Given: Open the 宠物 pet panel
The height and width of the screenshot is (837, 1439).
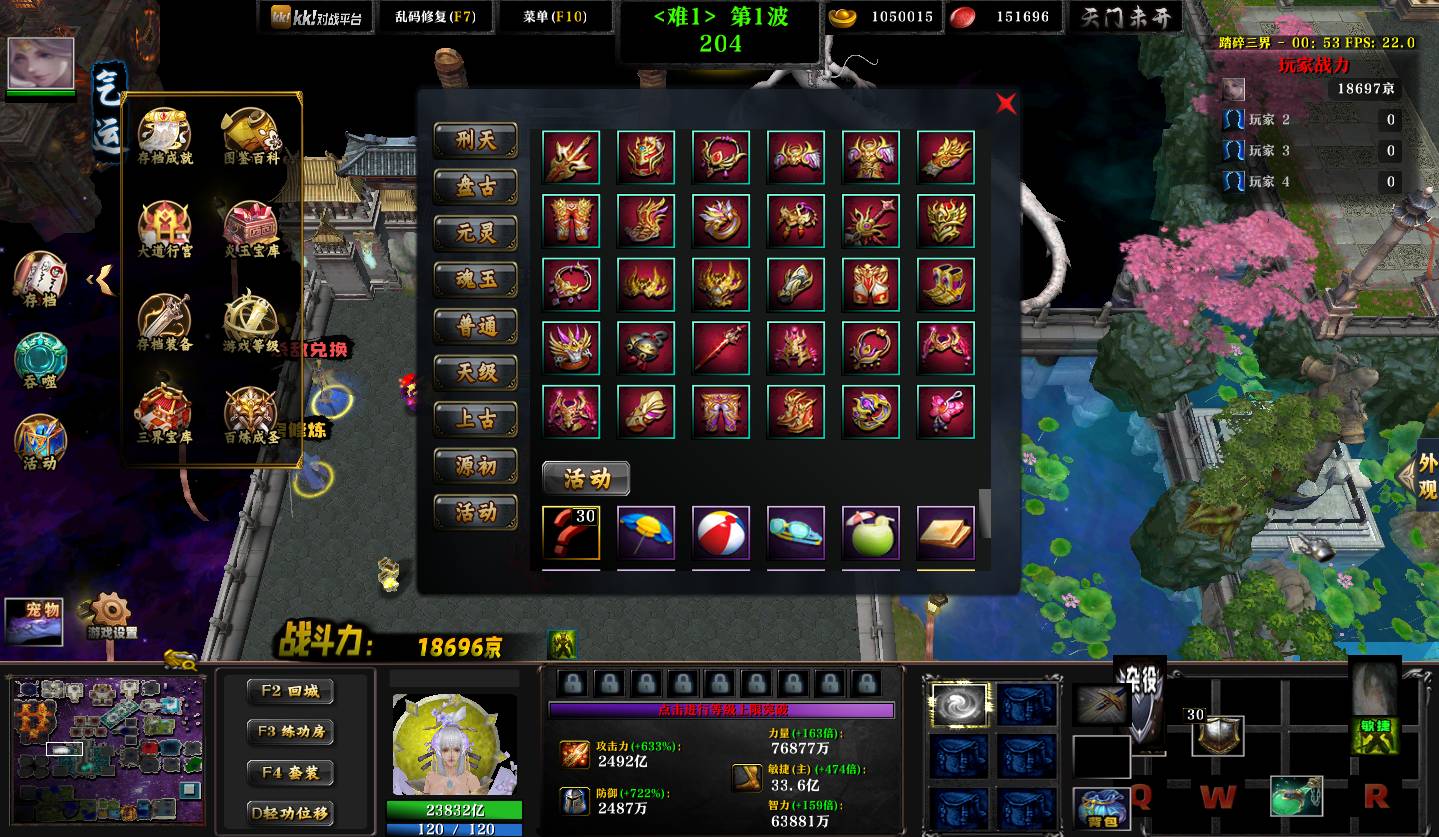Looking at the screenshot, I should [x=34, y=620].
